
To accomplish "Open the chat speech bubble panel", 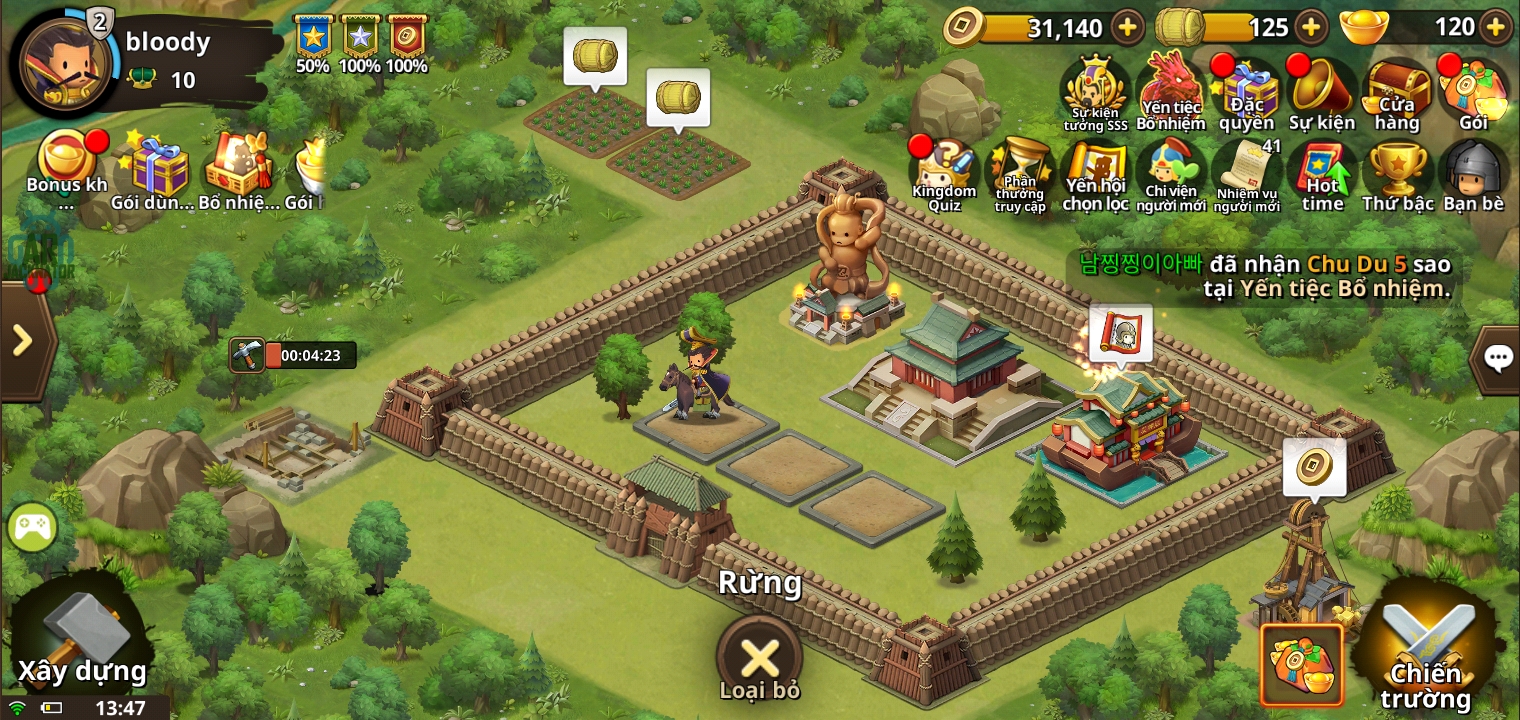I will click(x=1497, y=358).
